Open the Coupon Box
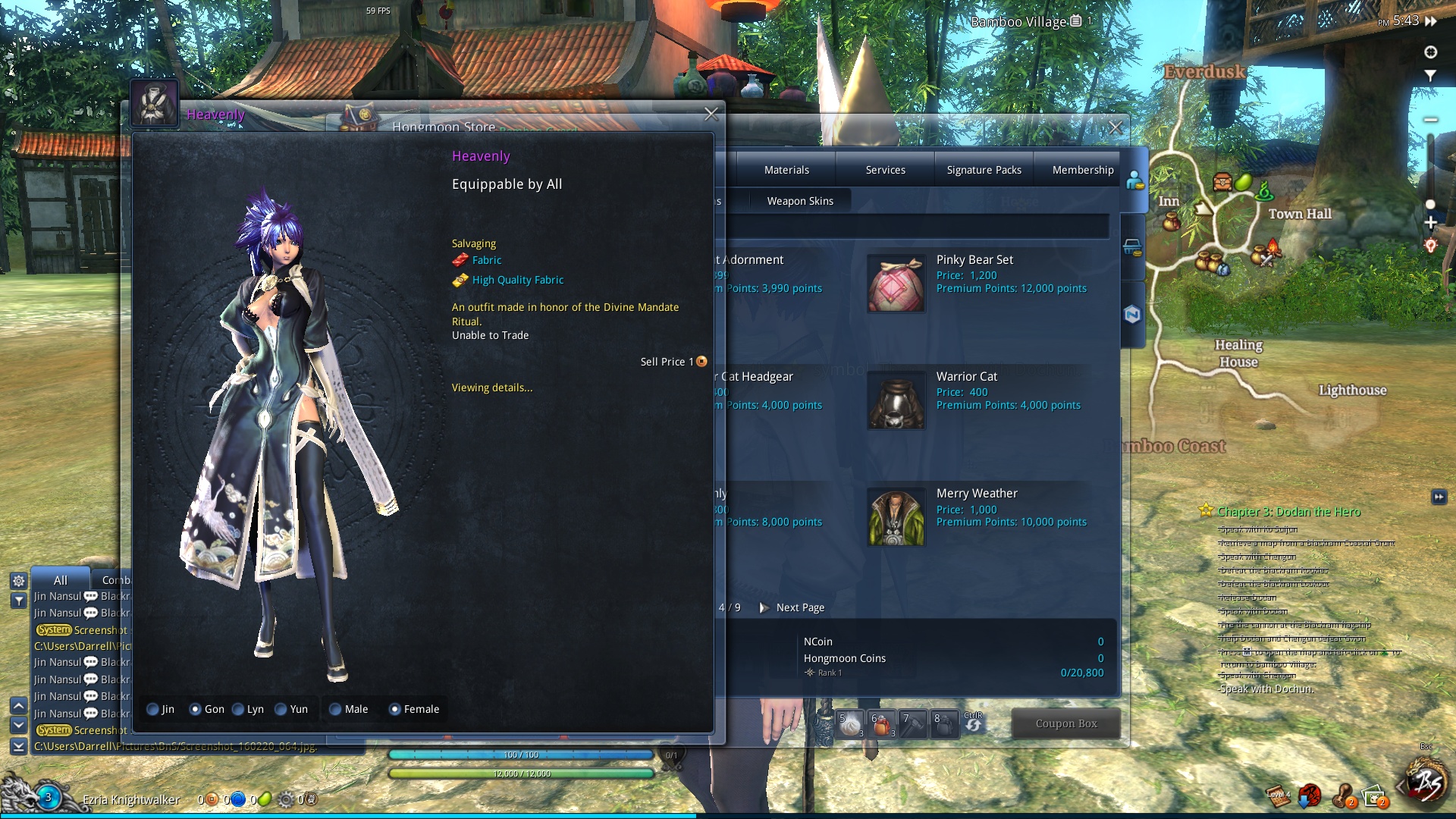Image resolution: width=1456 pixels, height=819 pixels. [x=1065, y=723]
